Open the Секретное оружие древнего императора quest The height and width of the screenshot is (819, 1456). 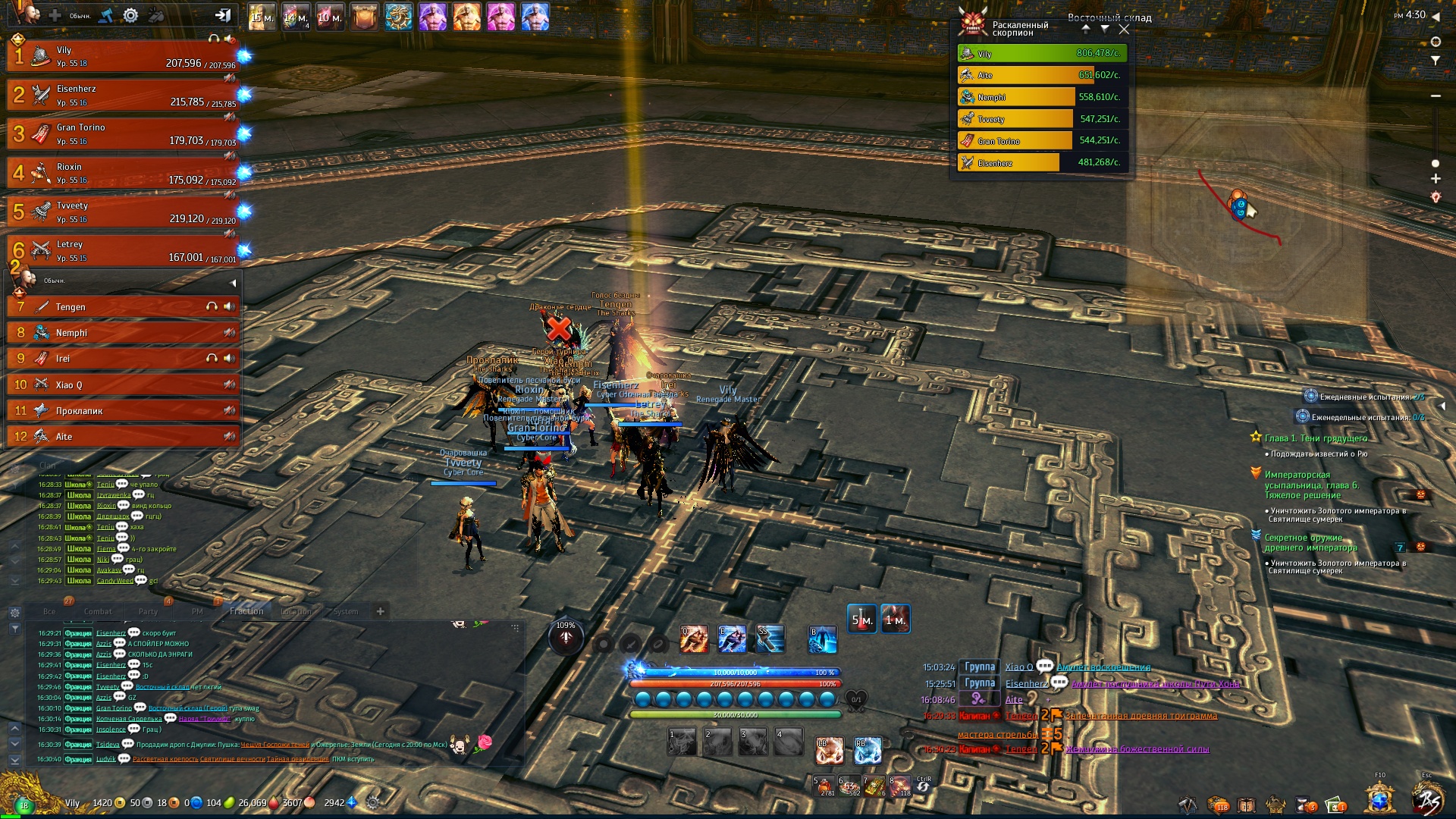point(1310,542)
